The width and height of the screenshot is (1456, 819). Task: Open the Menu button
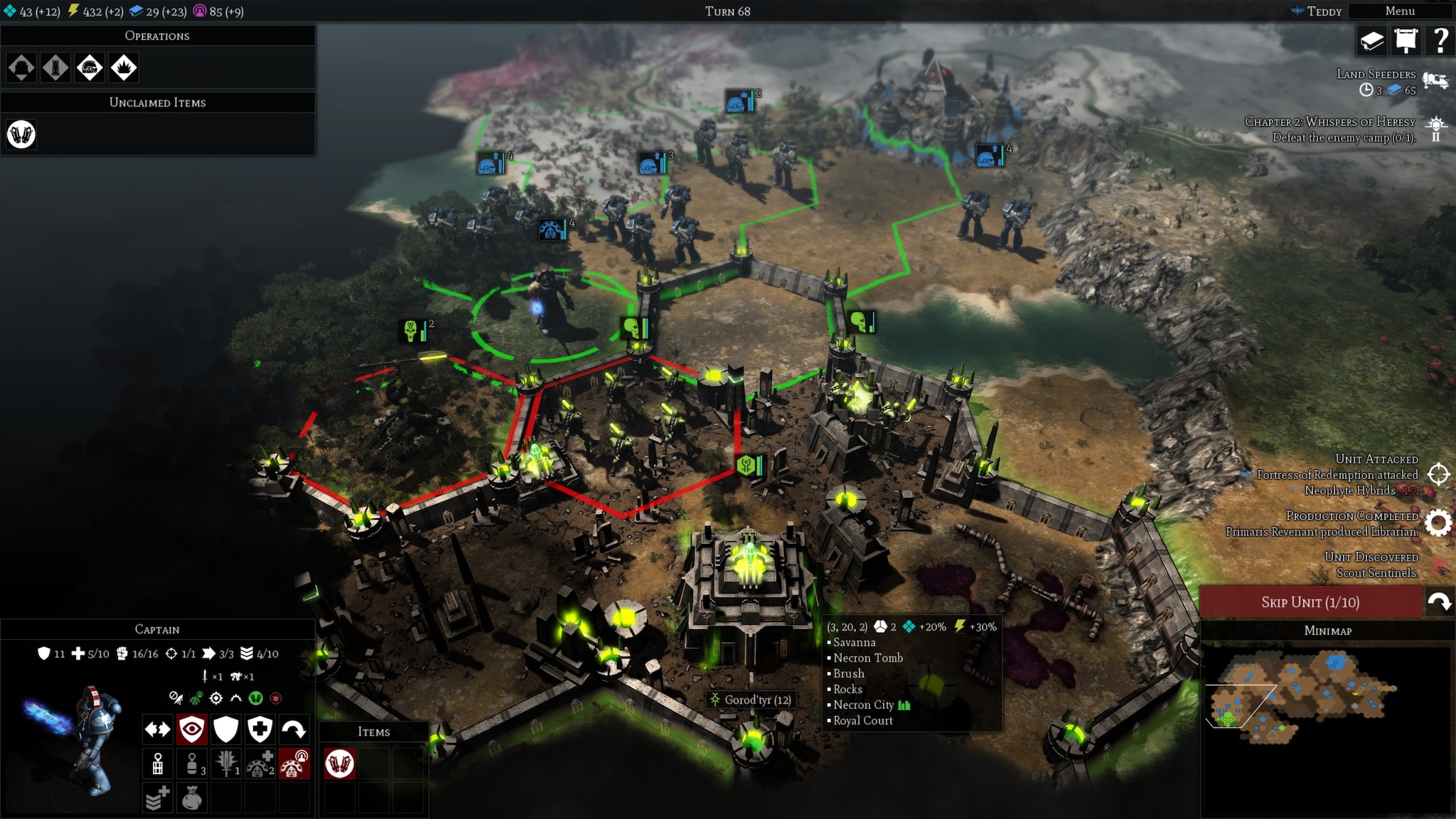(x=1399, y=11)
